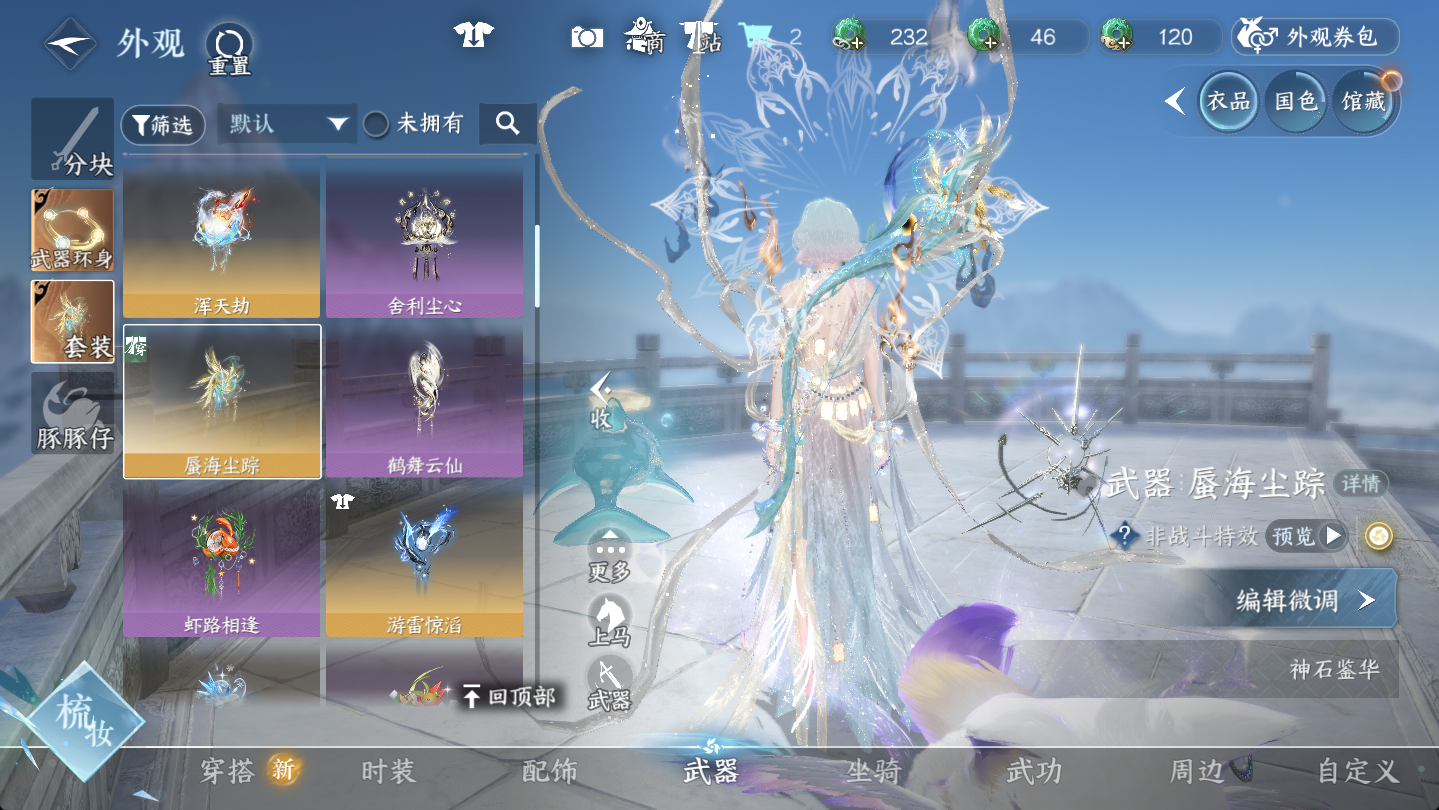Open the magnifier search button
Screen dimensions: 1439x810
pos(507,124)
